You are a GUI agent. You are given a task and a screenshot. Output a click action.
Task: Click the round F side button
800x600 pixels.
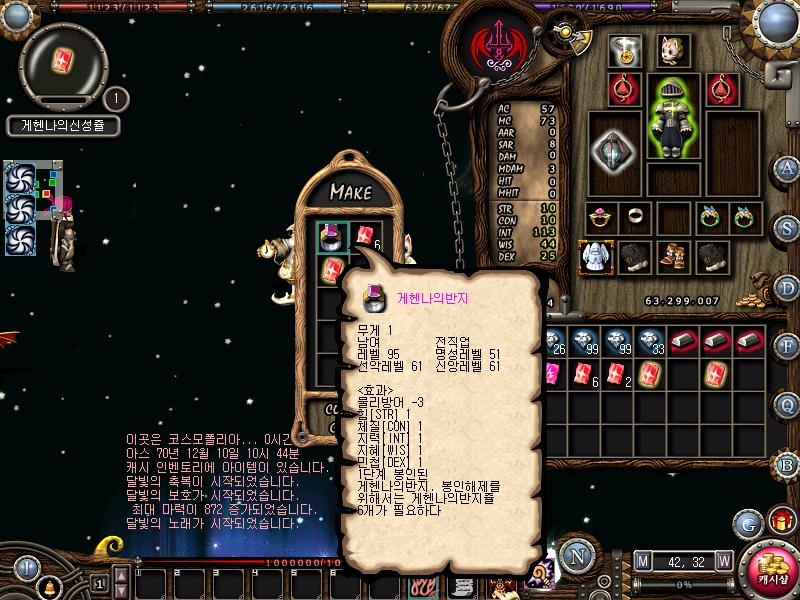tap(788, 345)
